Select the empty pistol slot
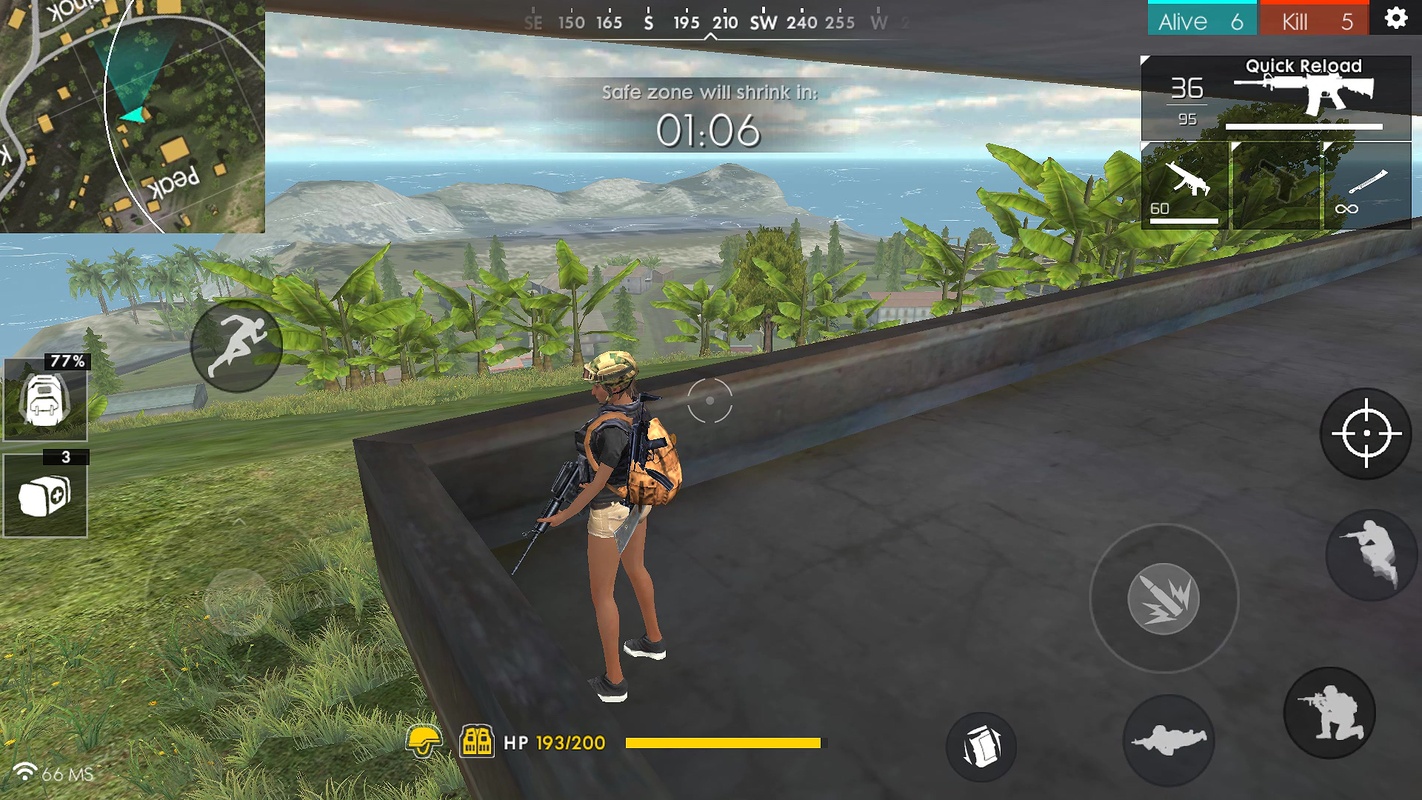Image resolution: width=1422 pixels, height=800 pixels. pos(1276,185)
